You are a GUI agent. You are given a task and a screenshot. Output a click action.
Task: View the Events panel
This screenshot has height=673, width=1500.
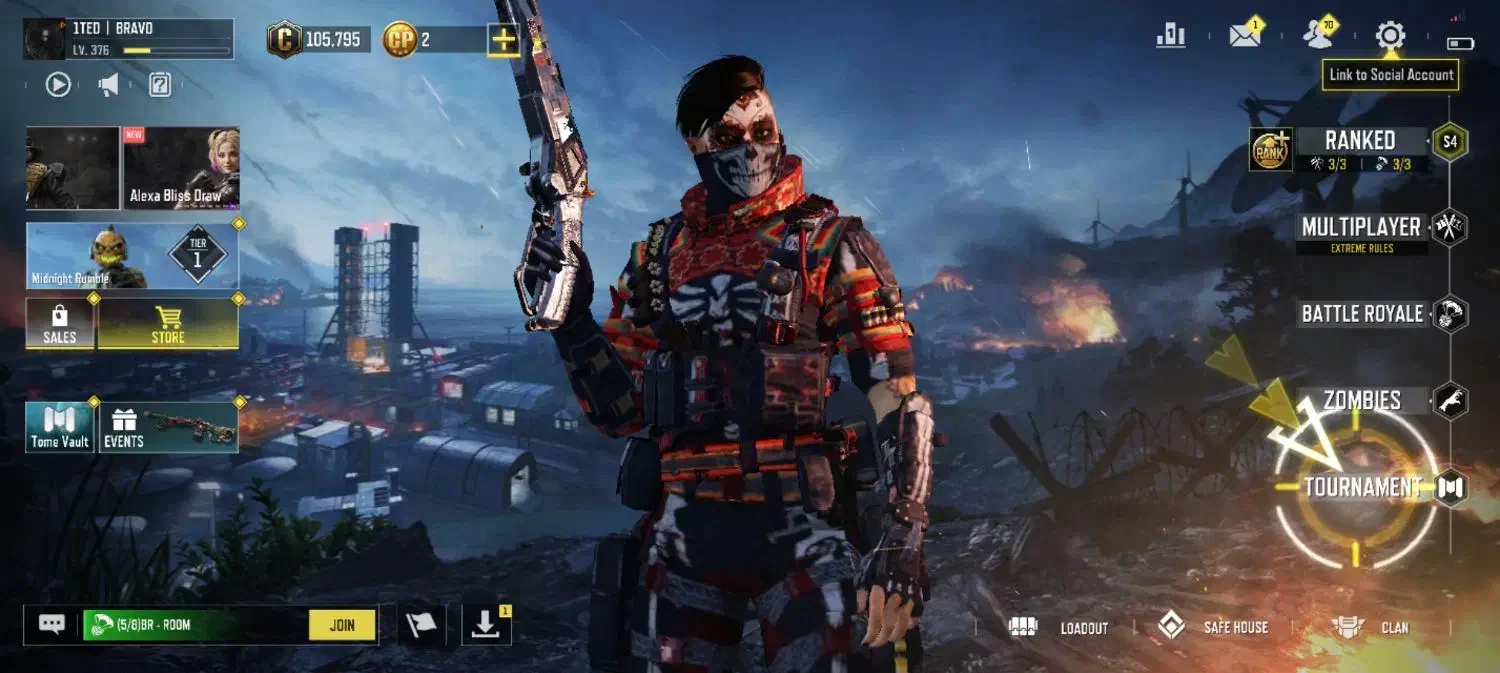coord(168,427)
